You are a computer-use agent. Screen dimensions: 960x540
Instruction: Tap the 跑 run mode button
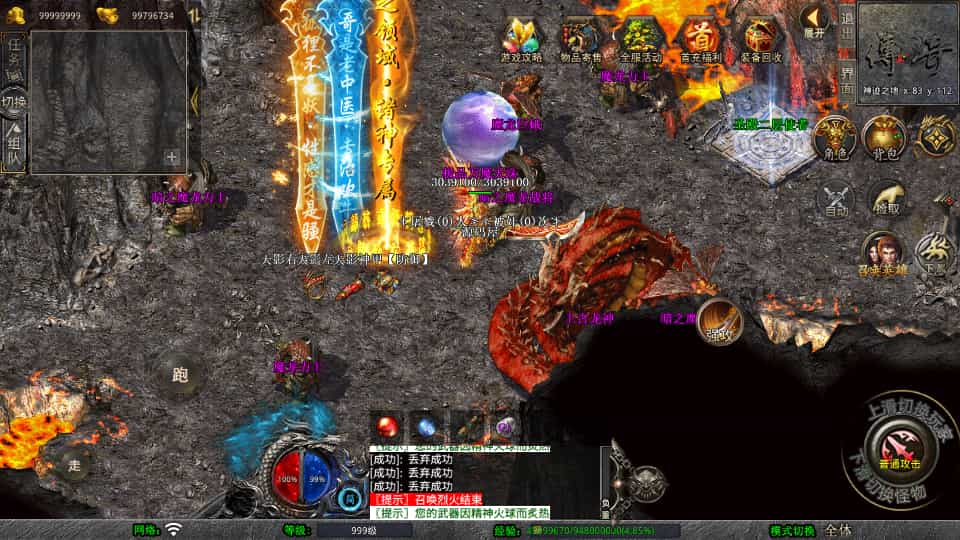coord(180,376)
